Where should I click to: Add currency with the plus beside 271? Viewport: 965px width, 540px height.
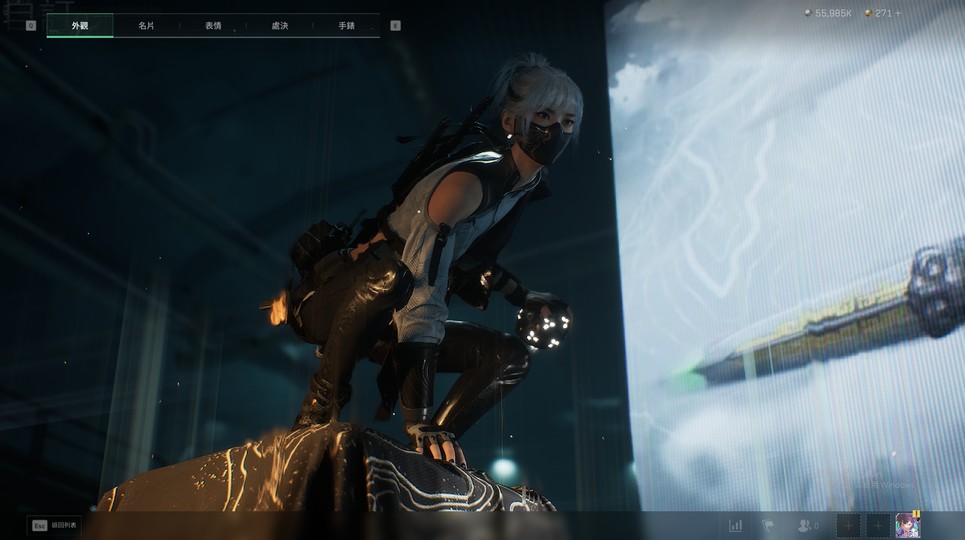point(897,13)
